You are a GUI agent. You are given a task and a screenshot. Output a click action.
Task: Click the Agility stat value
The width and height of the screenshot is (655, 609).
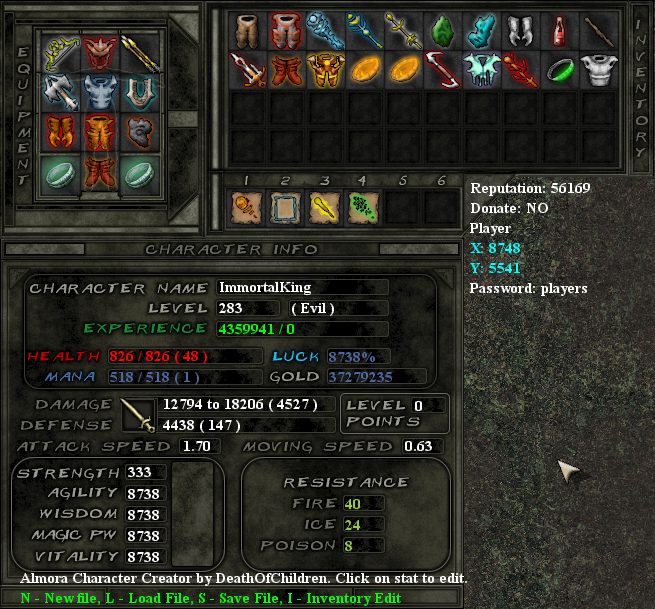tap(145, 494)
